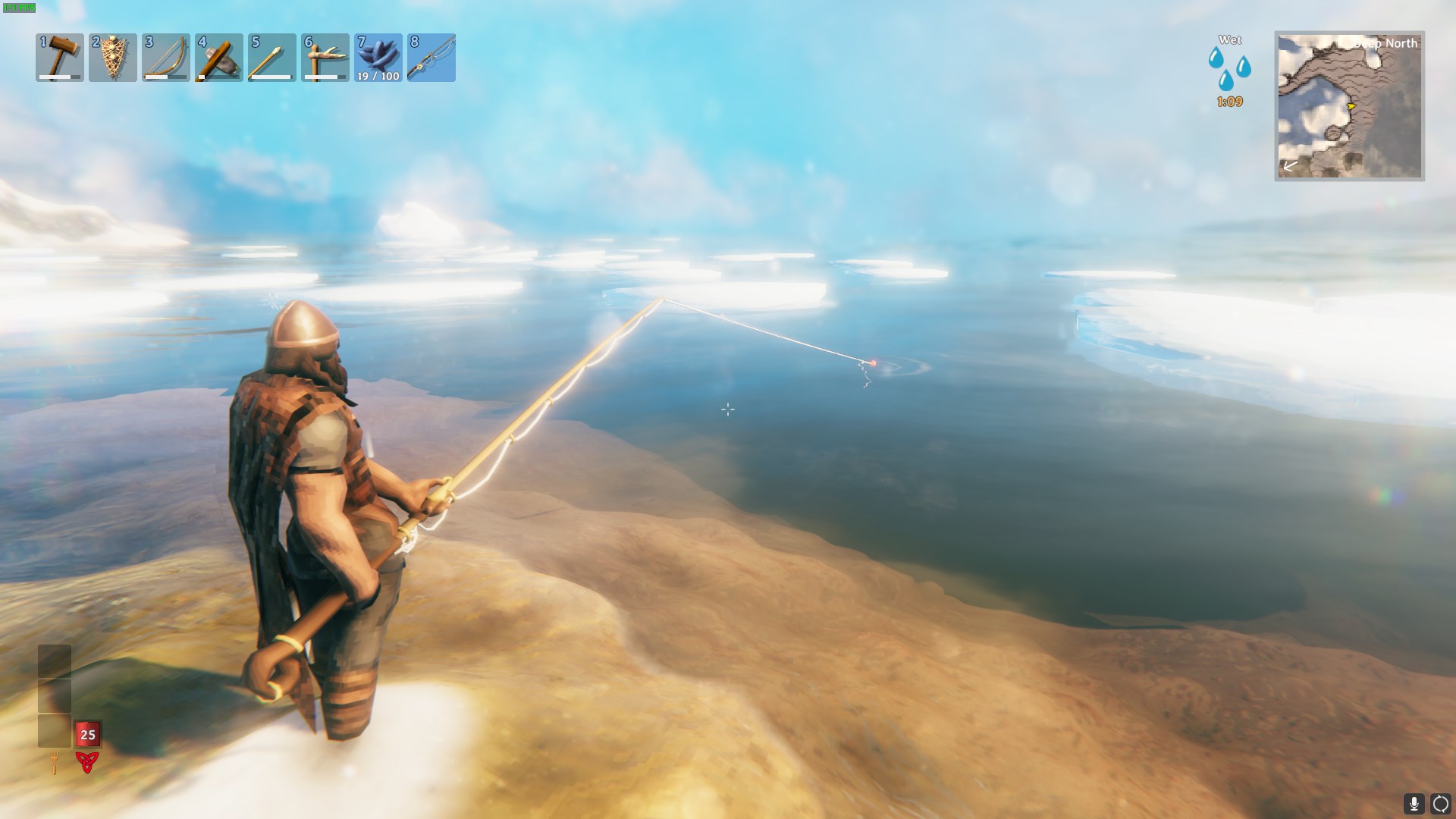Equip the spear from the hotbar

click(272, 58)
